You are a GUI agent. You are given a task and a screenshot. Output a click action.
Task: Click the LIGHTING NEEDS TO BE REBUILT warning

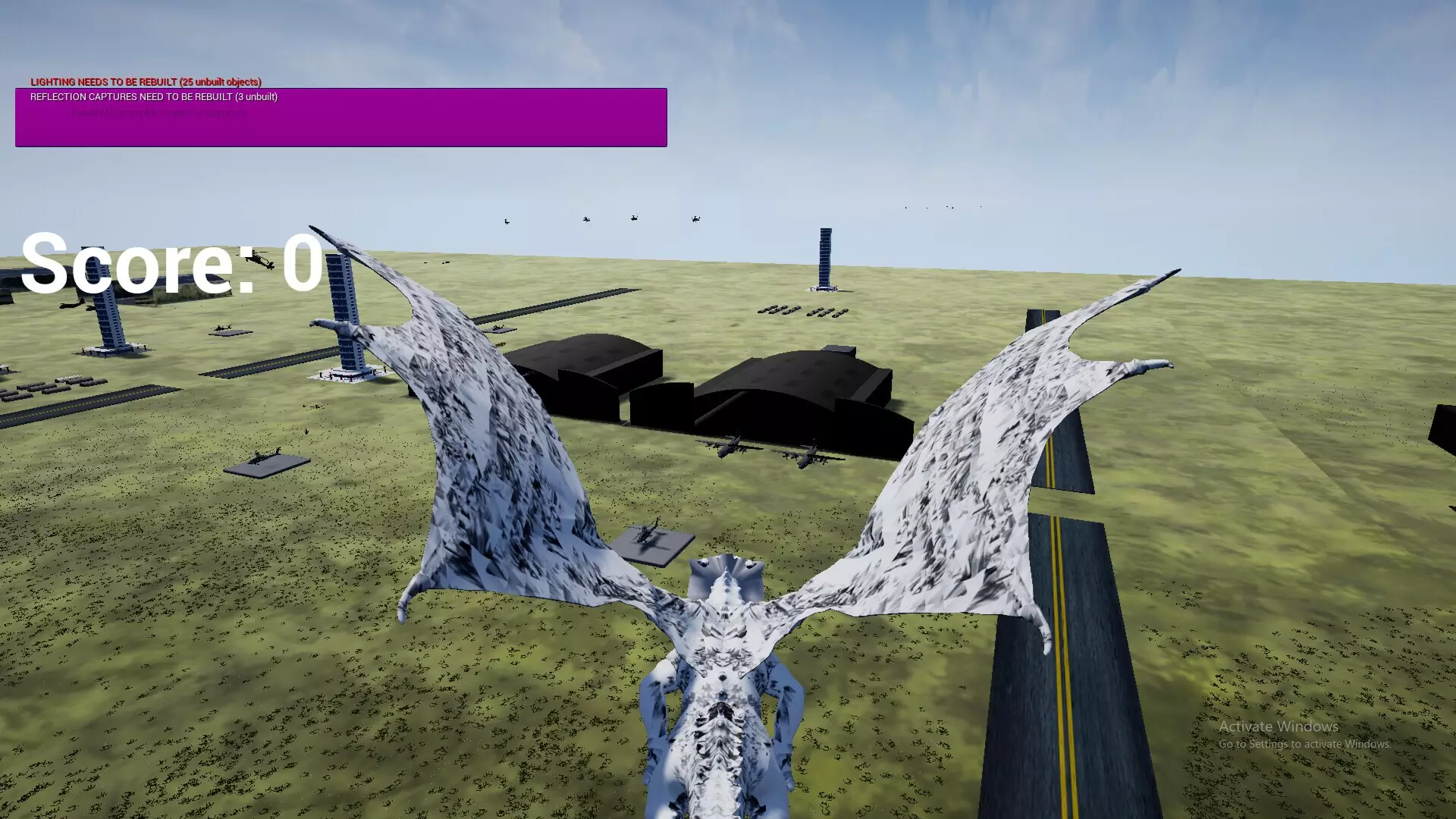click(146, 82)
